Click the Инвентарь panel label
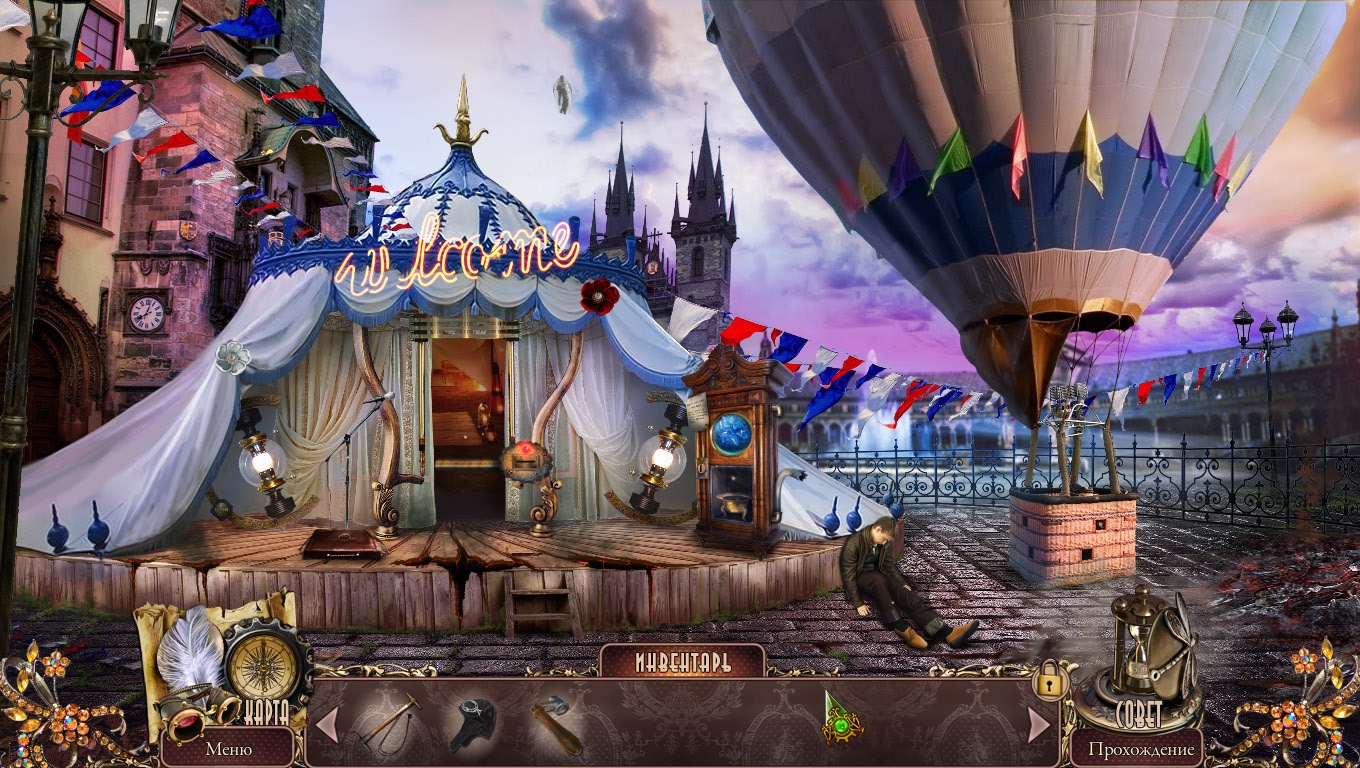The width and height of the screenshot is (1360, 768). pyautogui.click(x=682, y=662)
